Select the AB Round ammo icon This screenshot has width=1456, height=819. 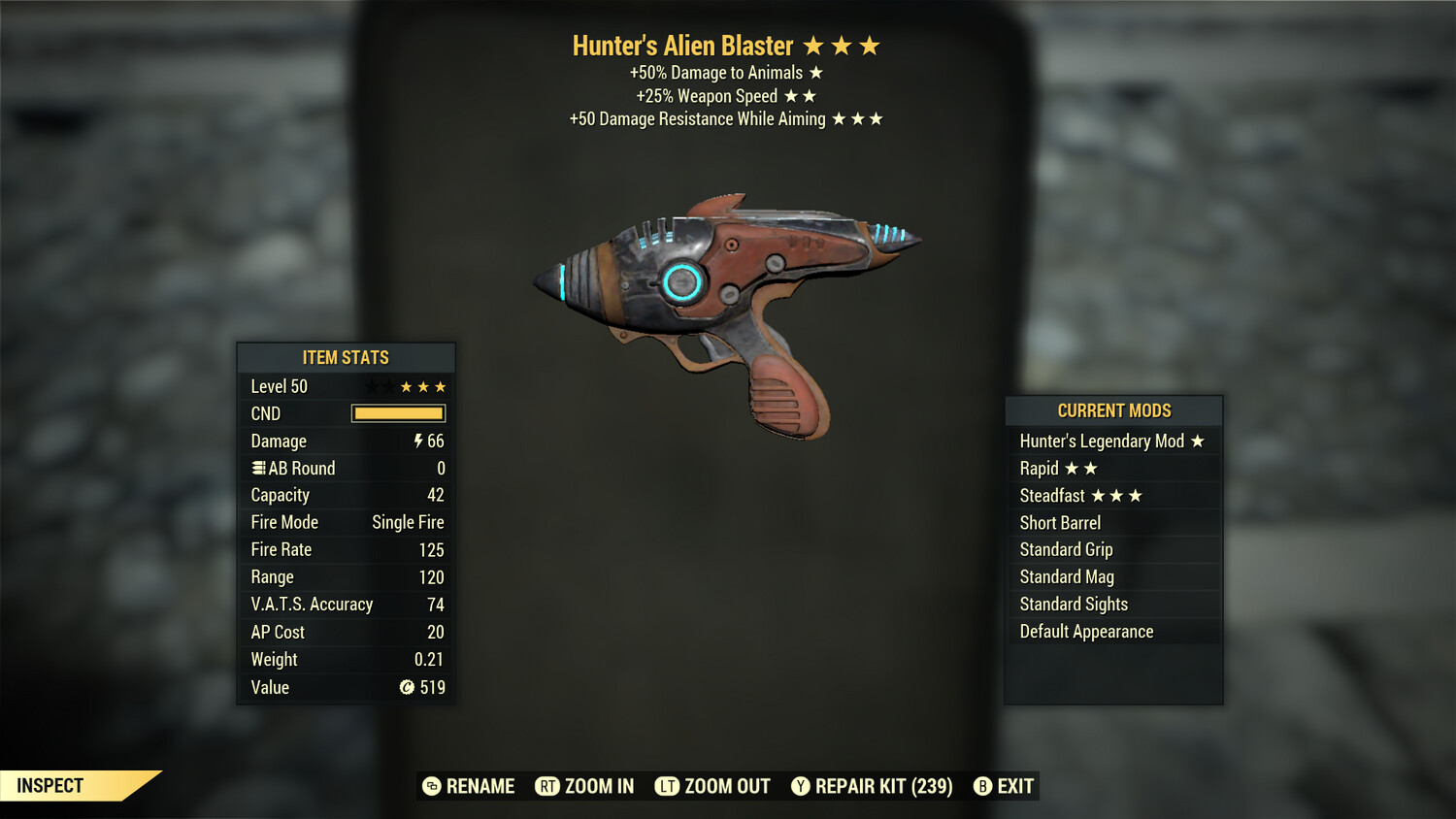pos(257,468)
